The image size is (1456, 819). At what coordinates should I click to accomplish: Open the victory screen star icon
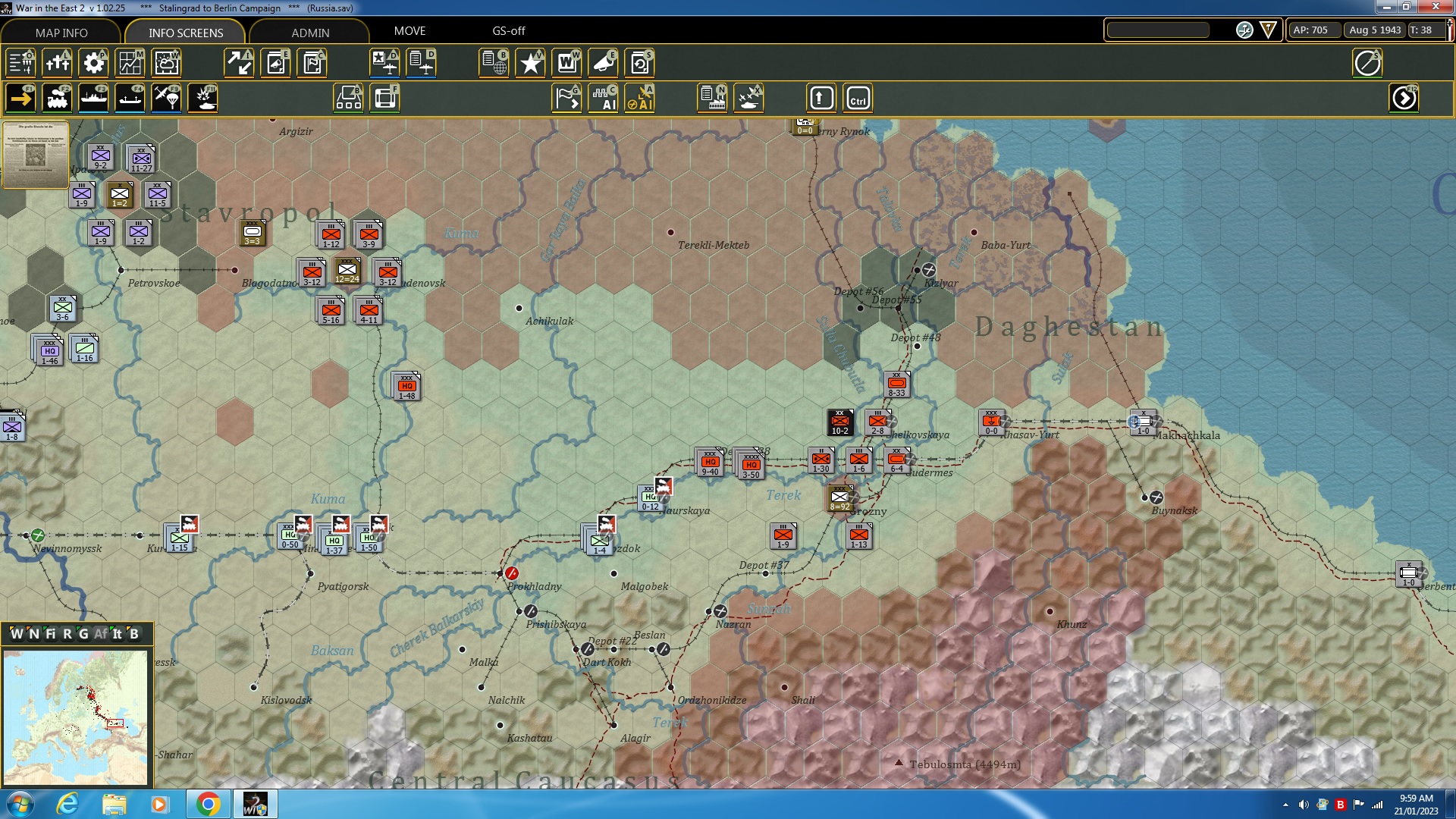[530, 63]
